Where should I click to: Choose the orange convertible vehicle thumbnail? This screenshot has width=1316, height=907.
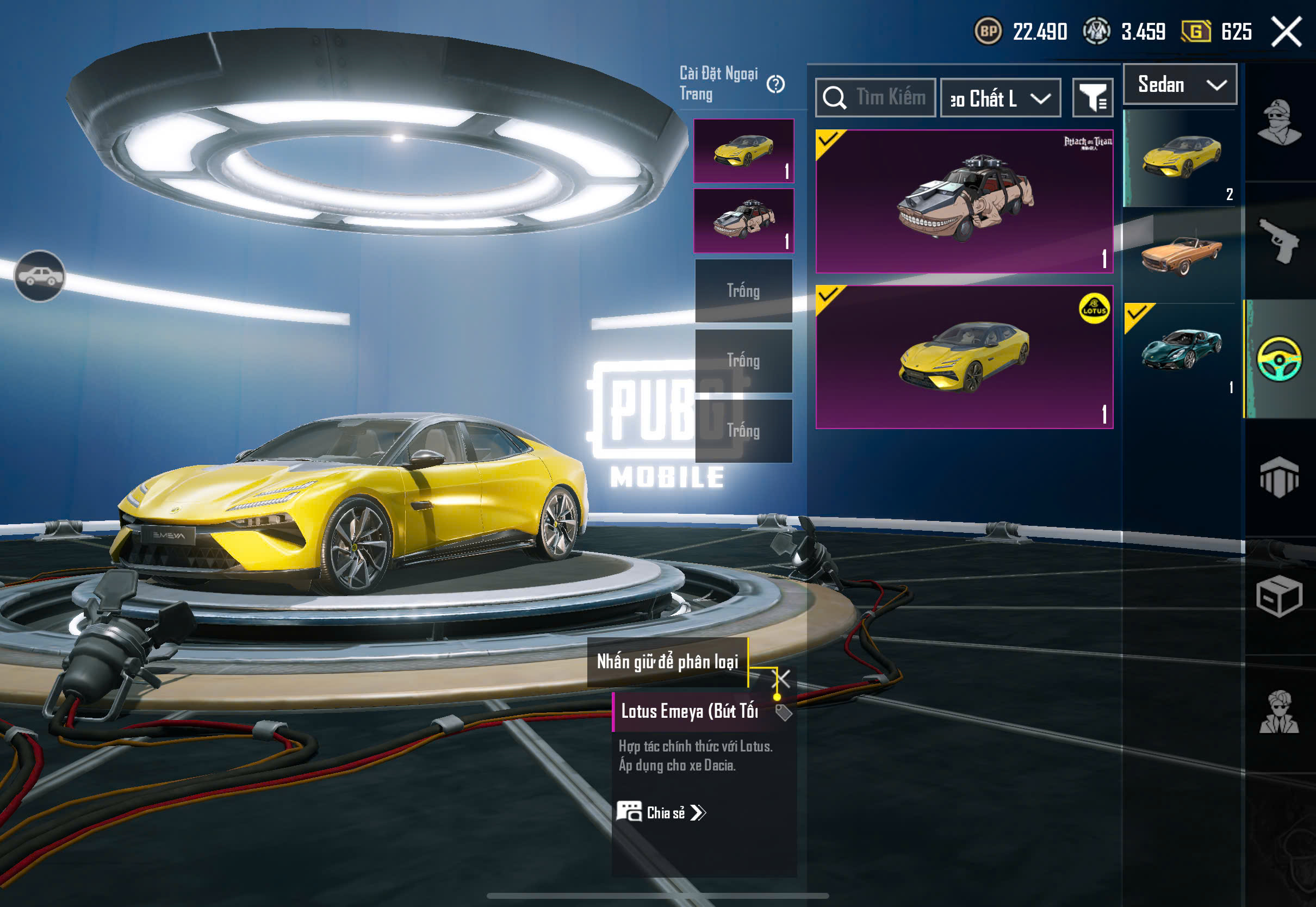pos(1181,254)
